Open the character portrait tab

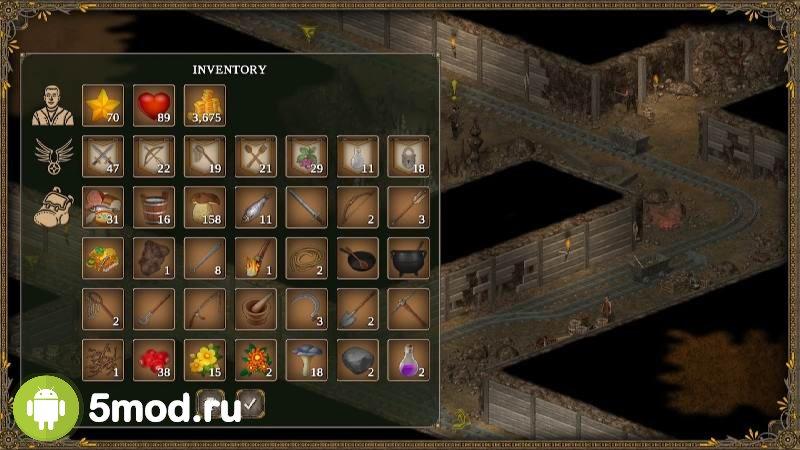pyautogui.click(x=50, y=104)
